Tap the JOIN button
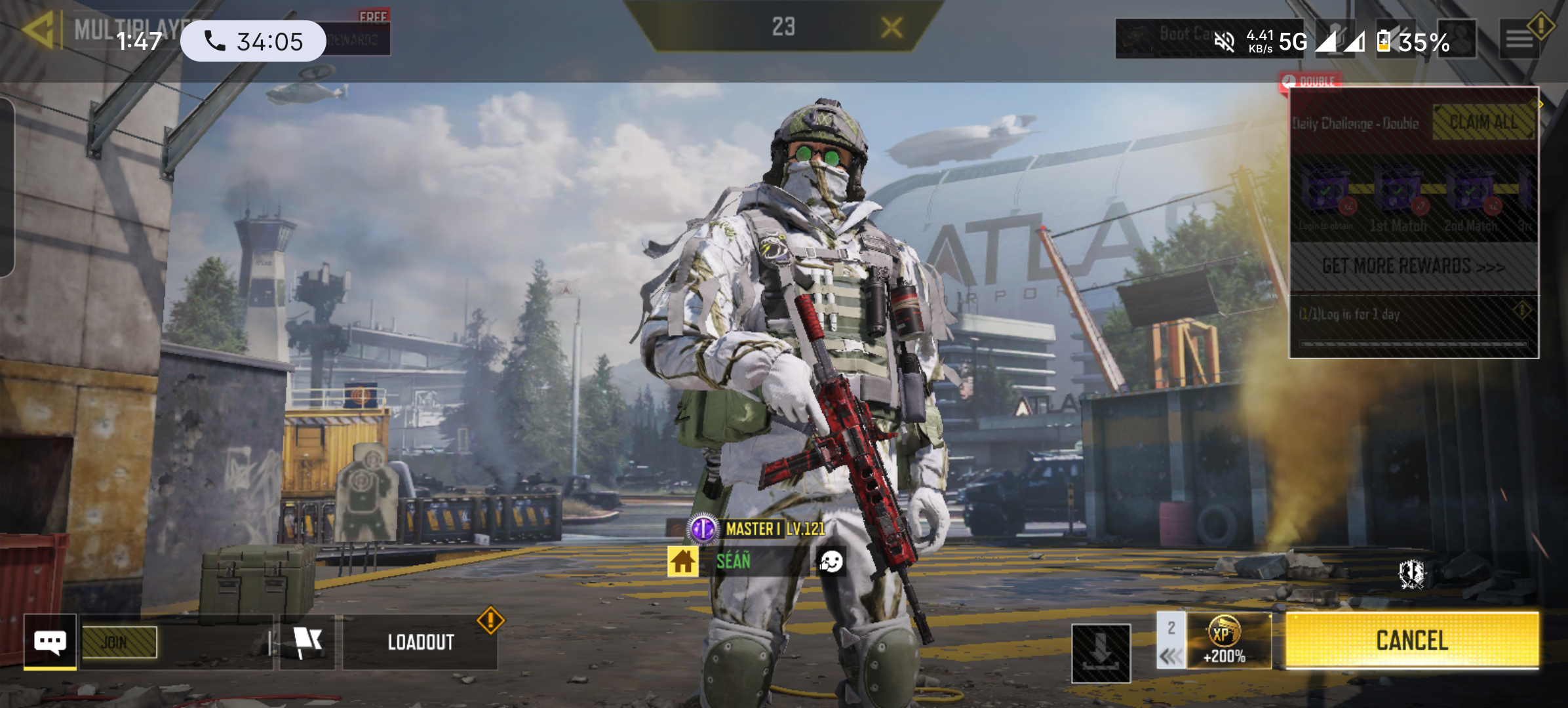This screenshot has height=708, width=1568. (x=119, y=642)
